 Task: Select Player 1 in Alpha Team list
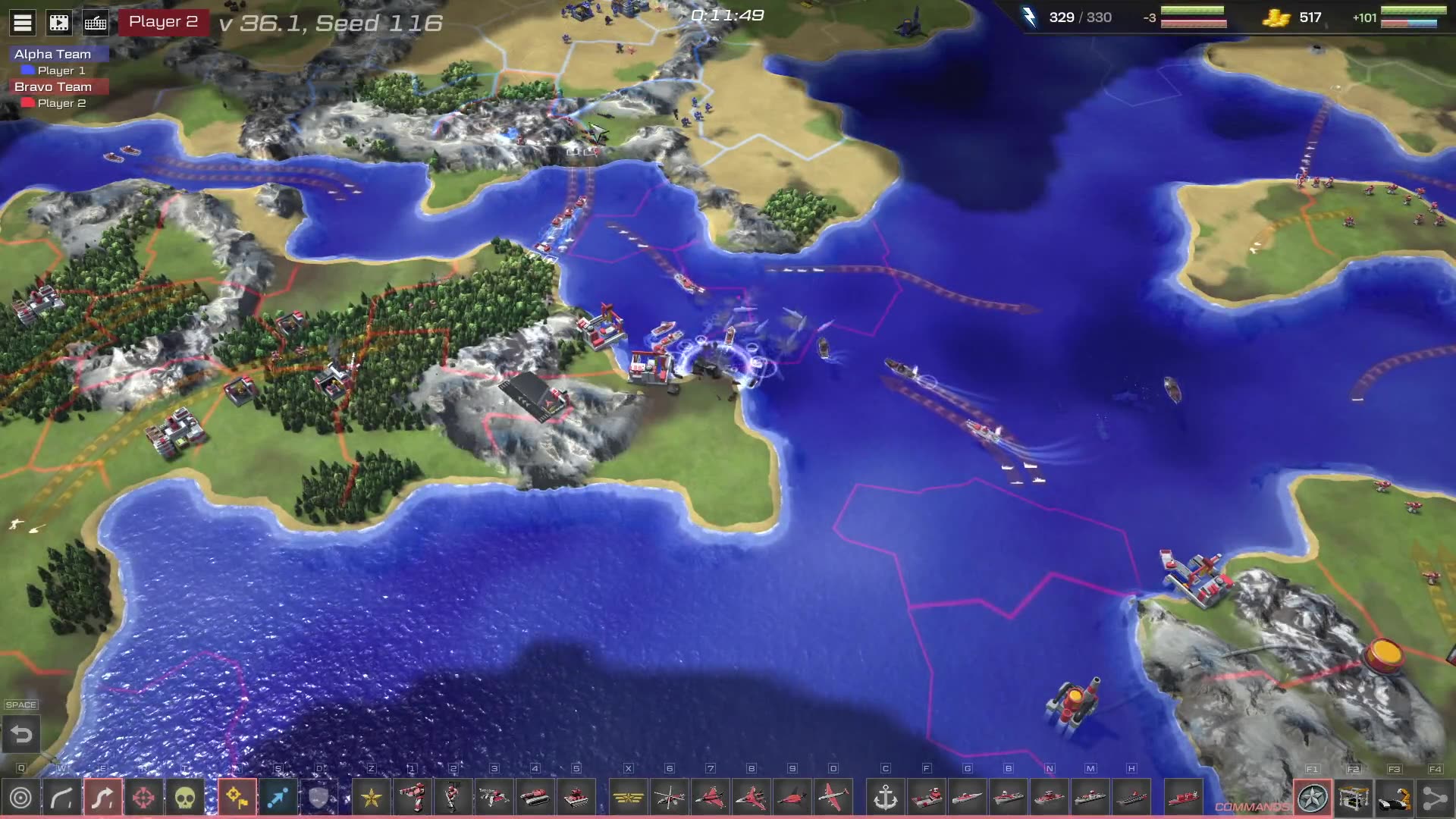coord(61,71)
